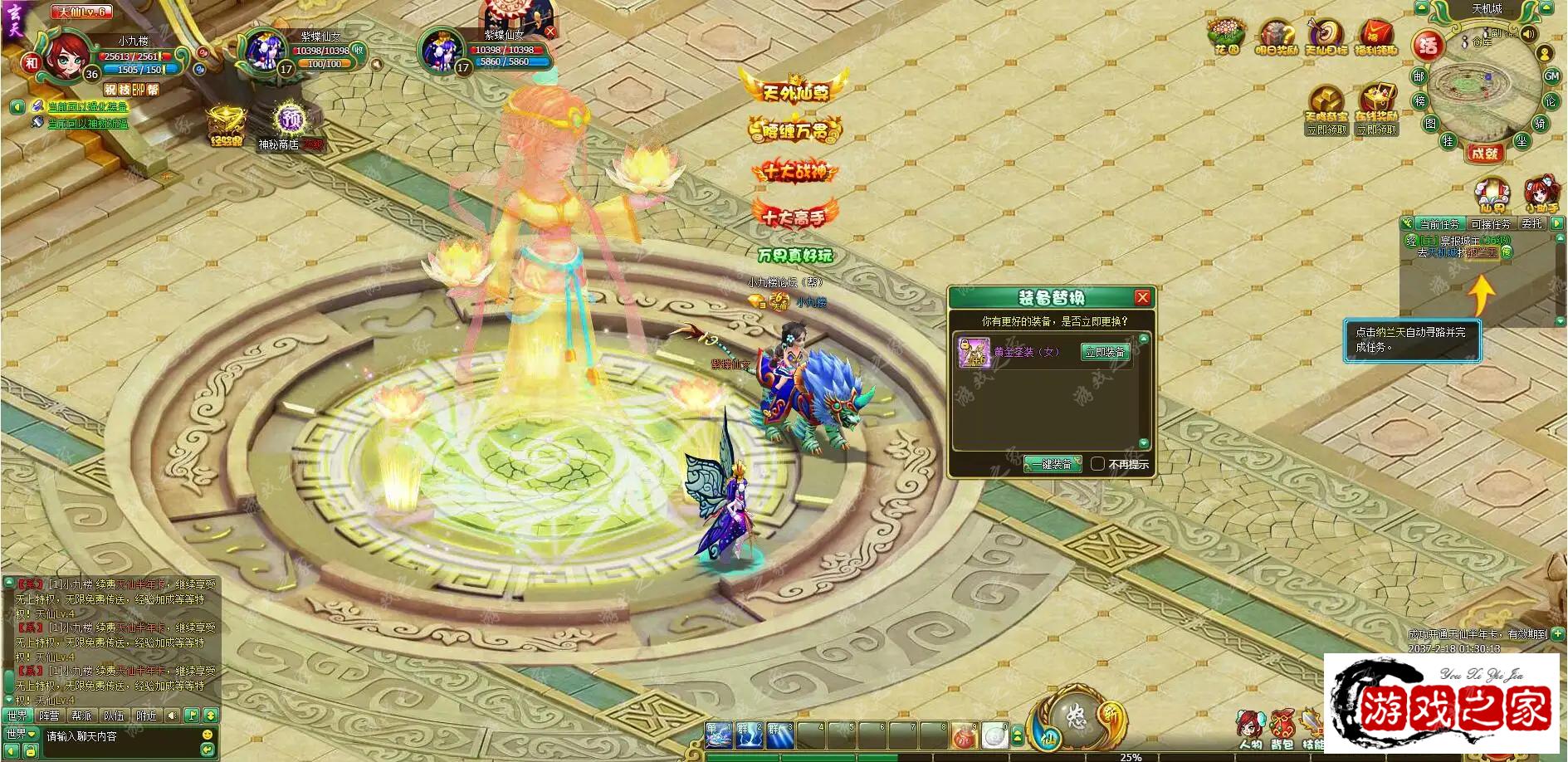
Task: Claim rewards via 福利领取 red envelope
Action: [1375, 37]
